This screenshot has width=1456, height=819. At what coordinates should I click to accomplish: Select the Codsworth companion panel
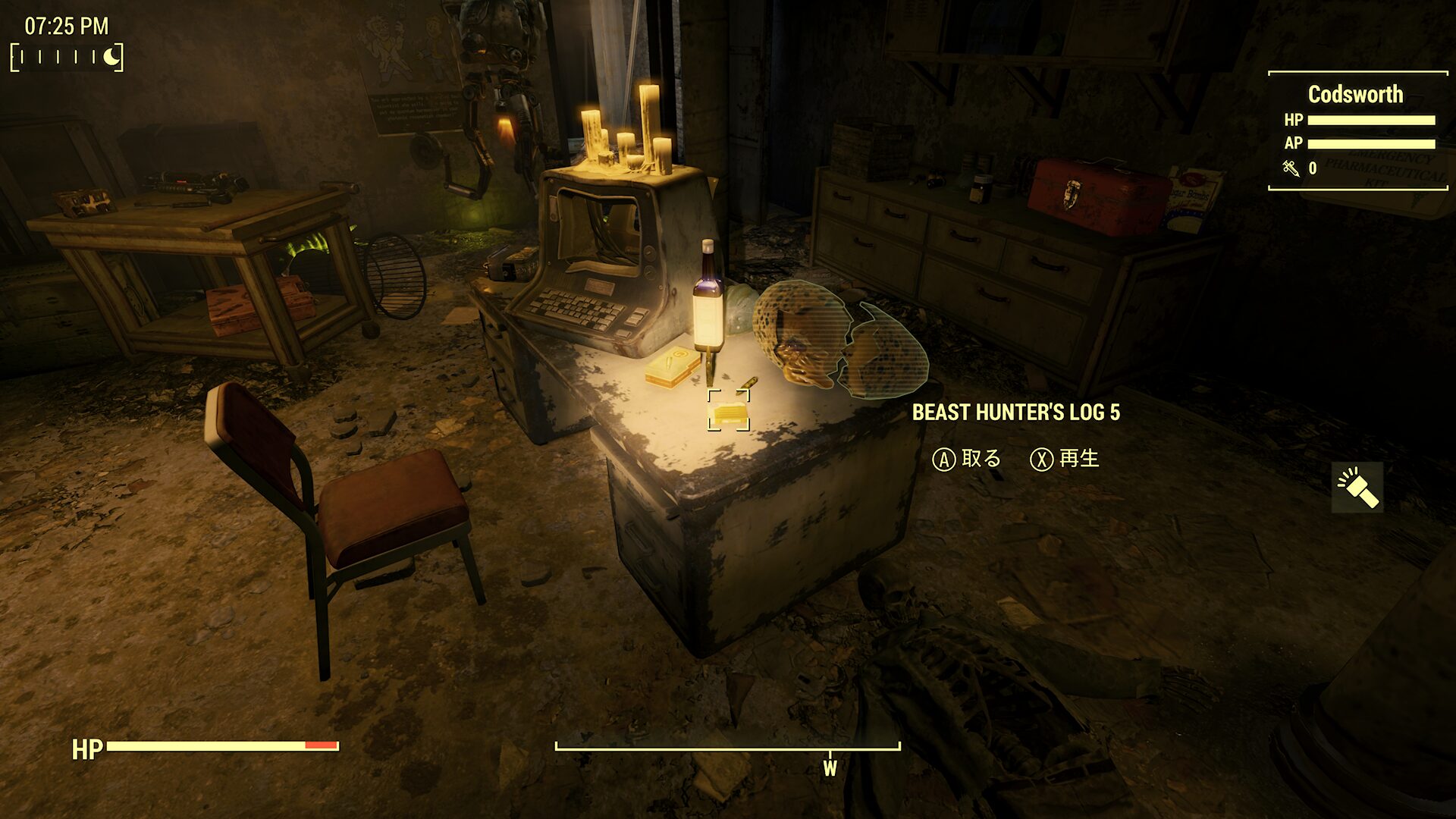point(1357,130)
